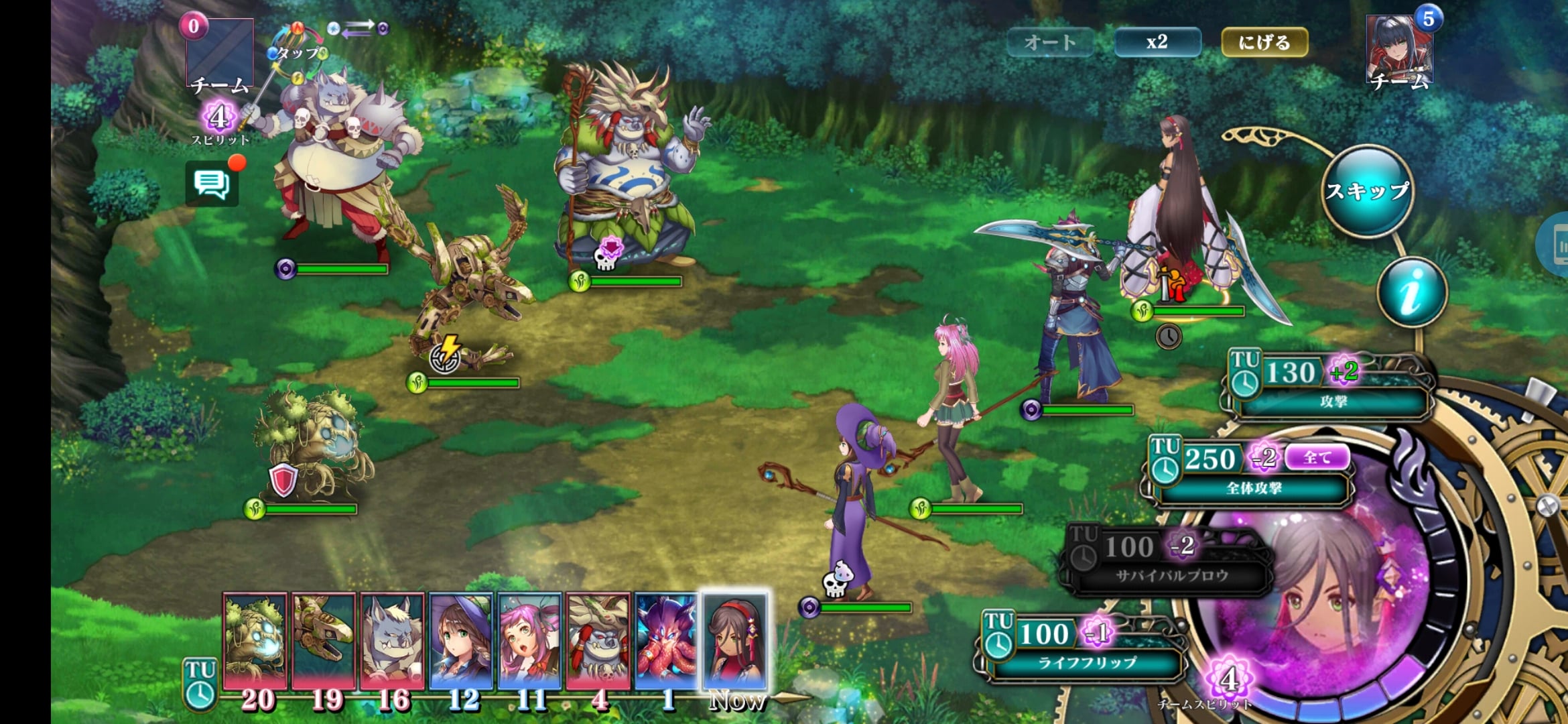Select the current Now turn portrait
This screenshot has width=1568, height=724.
(x=734, y=640)
